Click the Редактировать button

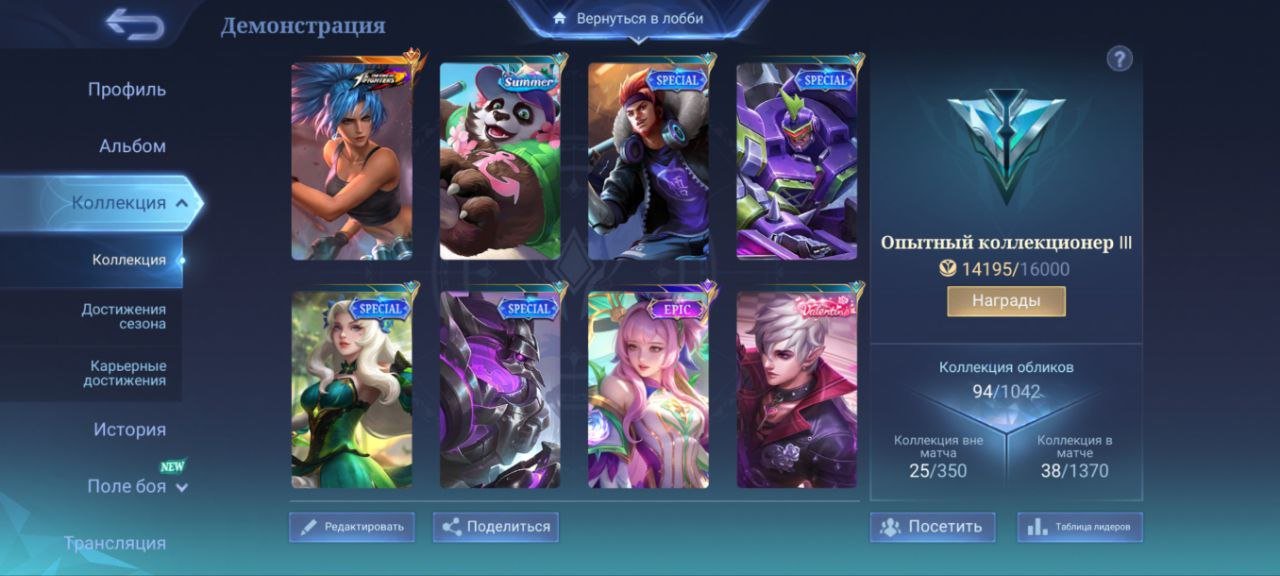click(352, 527)
